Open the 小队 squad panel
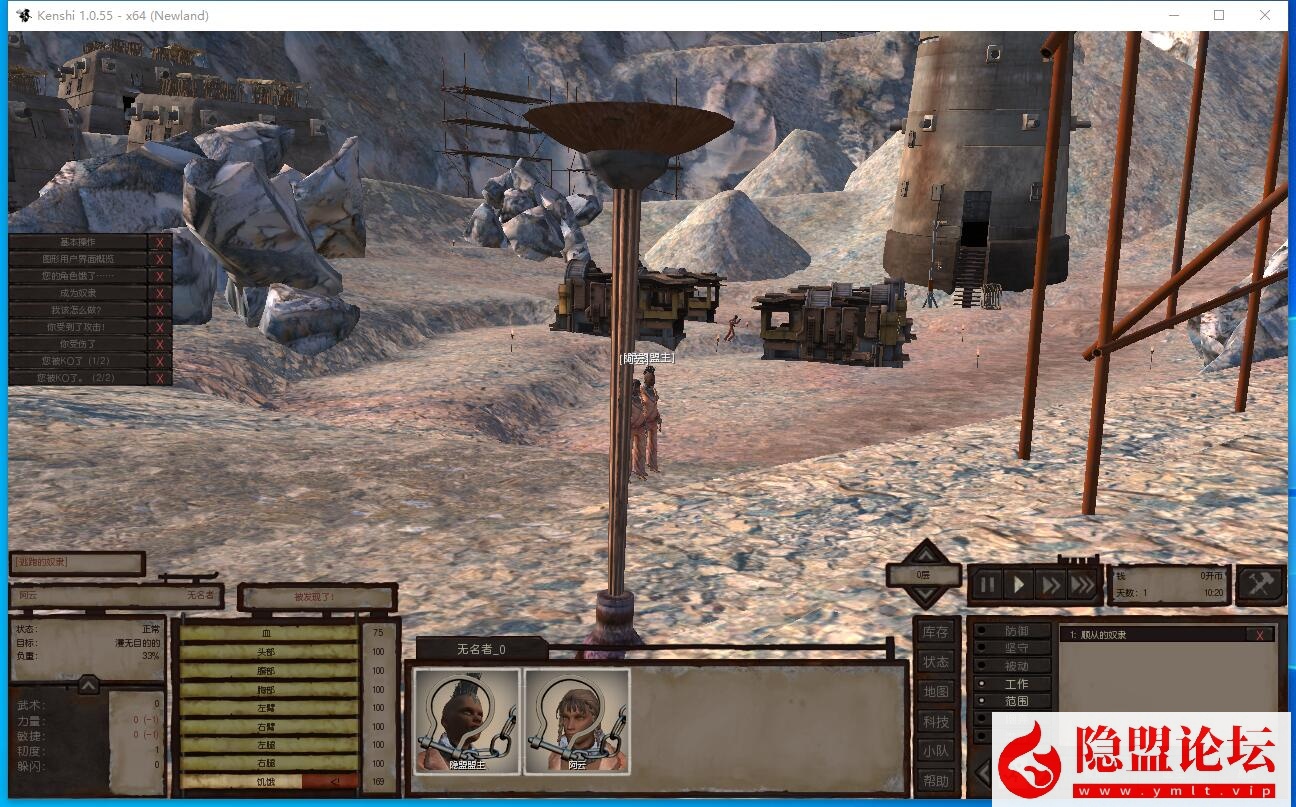Image resolution: width=1296 pixels, height=807 pixels. (936, 751)
